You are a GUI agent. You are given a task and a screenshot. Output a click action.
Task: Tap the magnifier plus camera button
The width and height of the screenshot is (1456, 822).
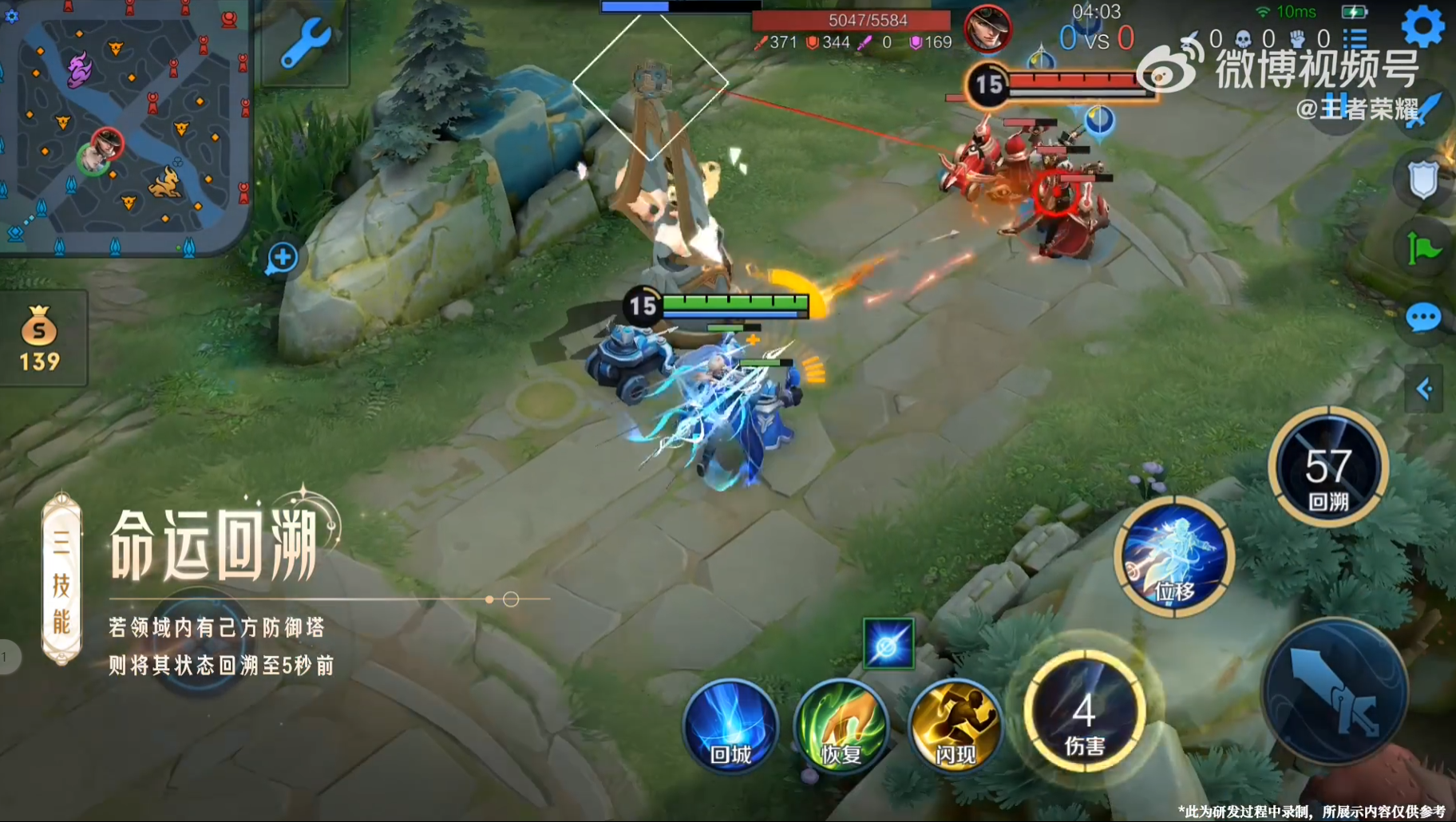click(x=282, y=258)
